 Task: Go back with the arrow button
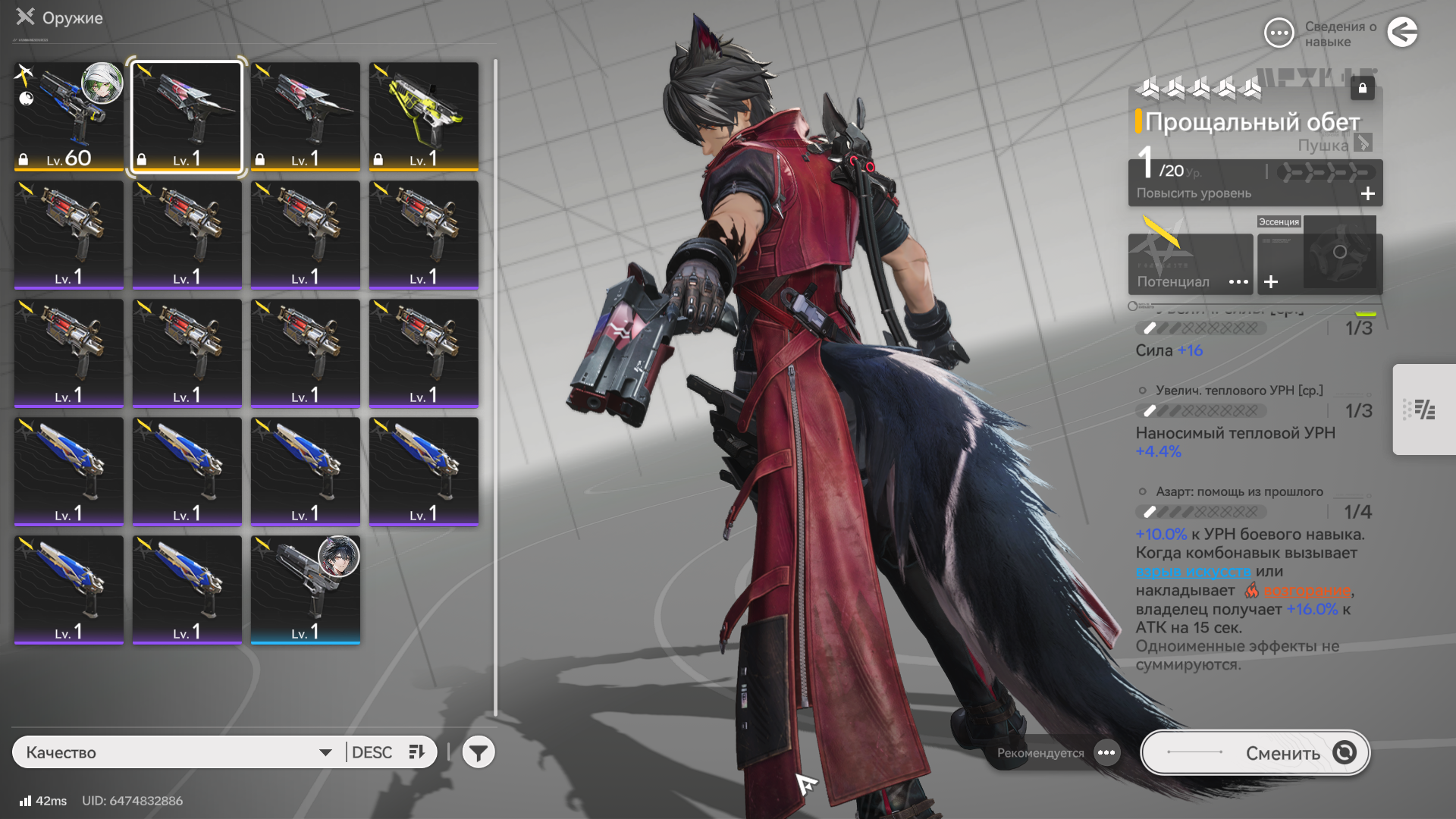coord(1402,33)
